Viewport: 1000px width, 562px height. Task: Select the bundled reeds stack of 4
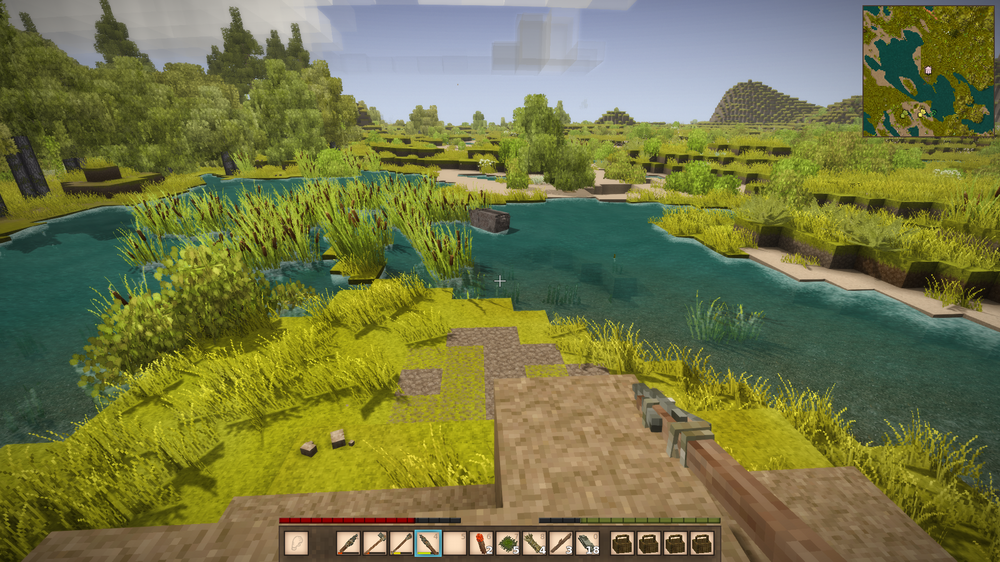pyautogui.click(x=534, y=544)
